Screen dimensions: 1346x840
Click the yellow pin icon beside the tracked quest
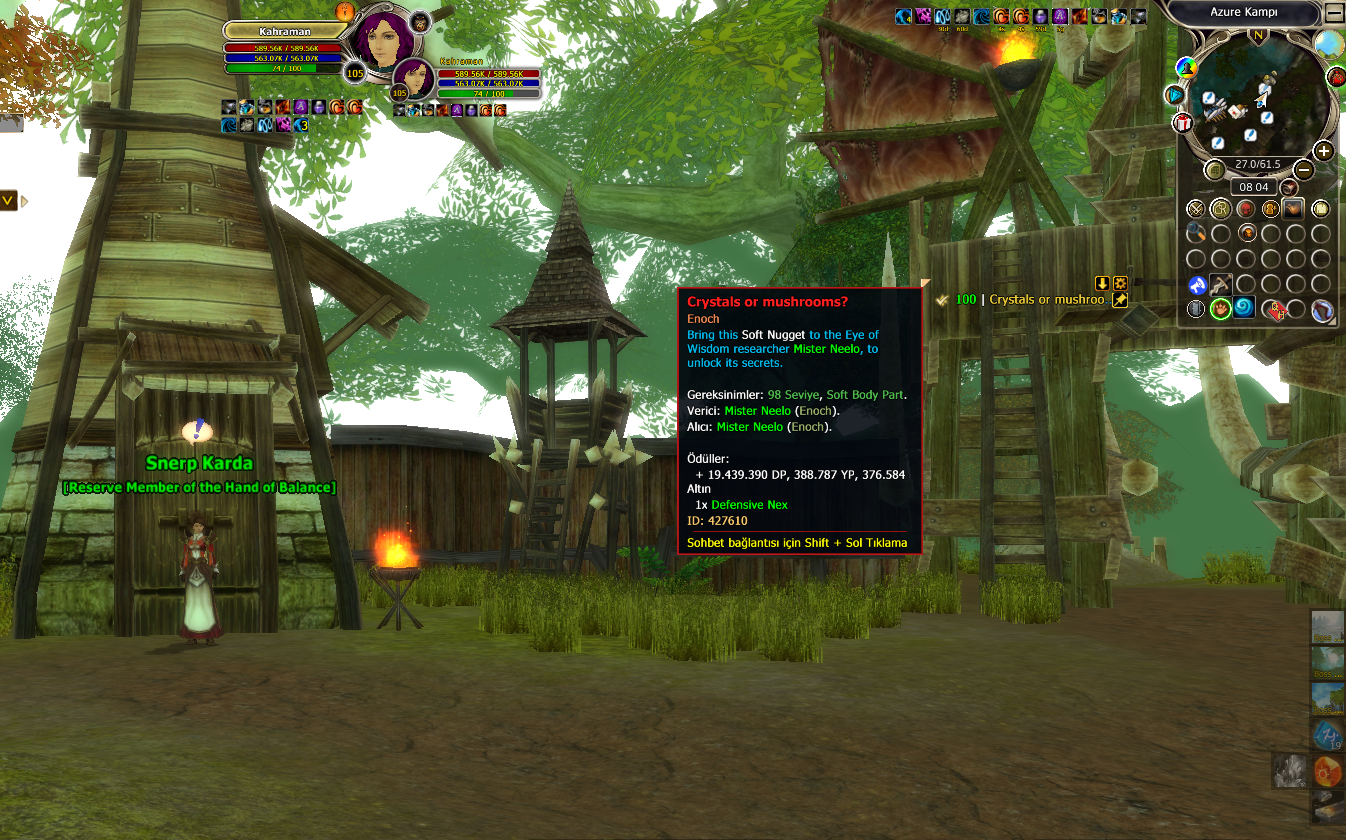[x=1120, y=300]
